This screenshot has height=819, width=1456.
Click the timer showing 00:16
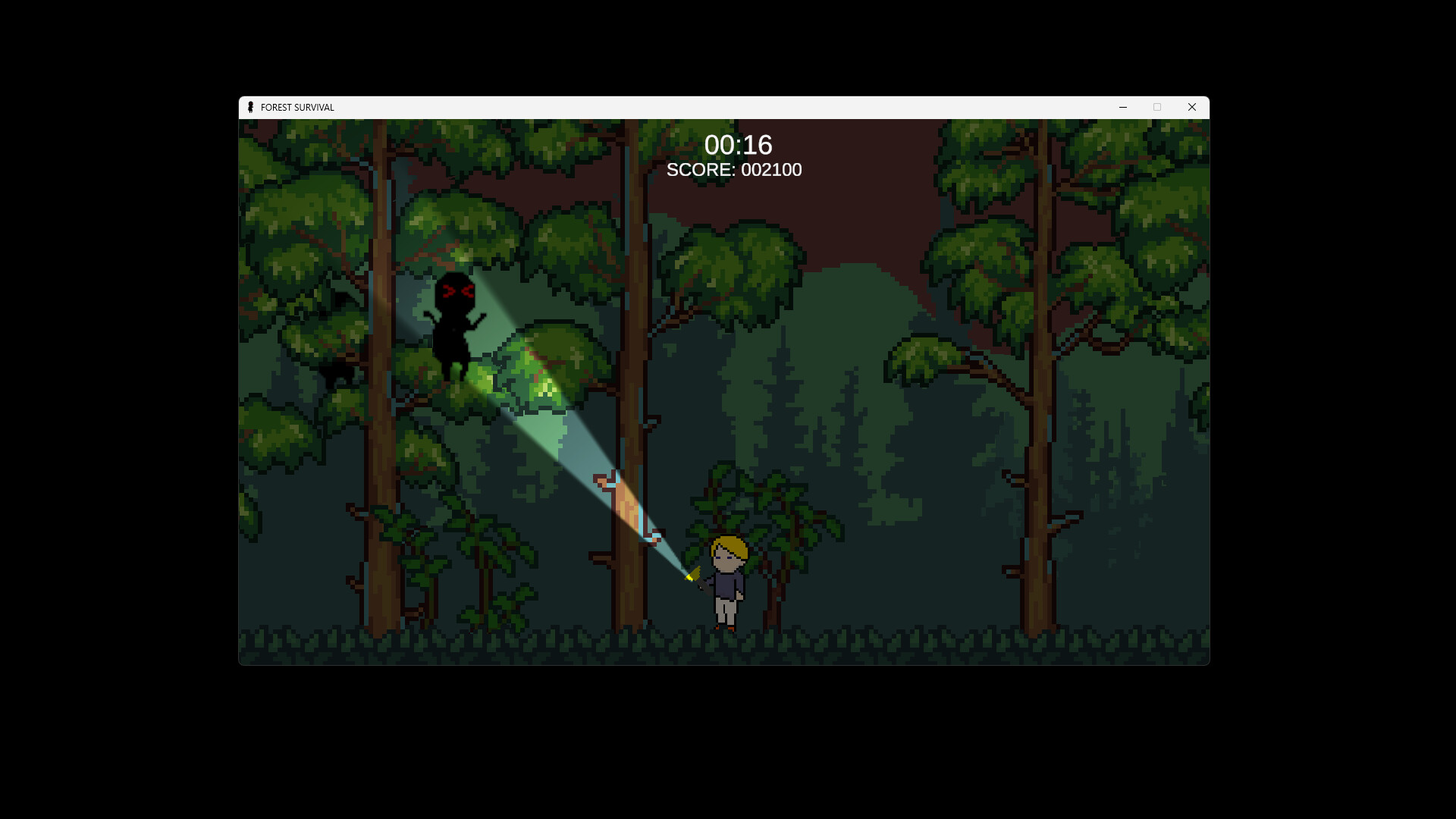739,146
